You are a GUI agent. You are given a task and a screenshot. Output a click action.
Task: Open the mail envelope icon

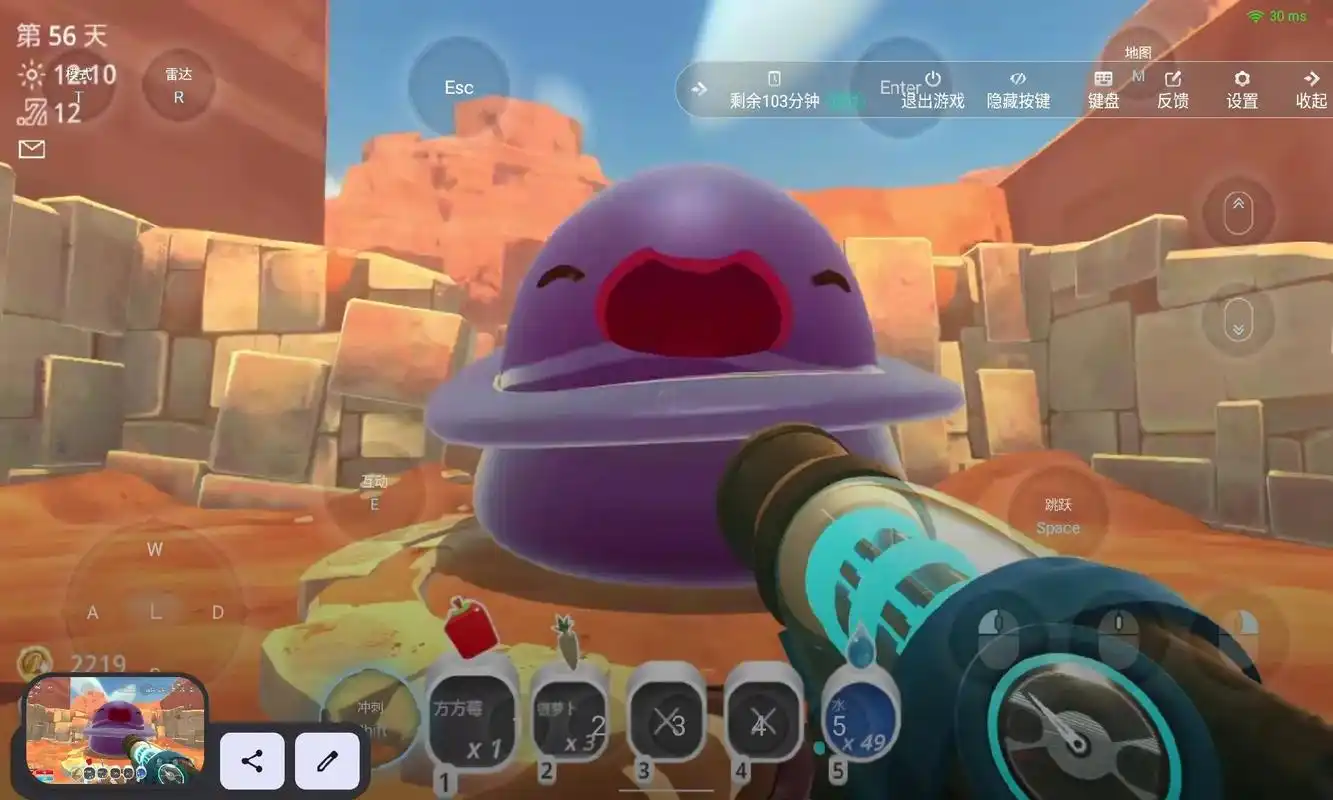[x=32, y=150]
